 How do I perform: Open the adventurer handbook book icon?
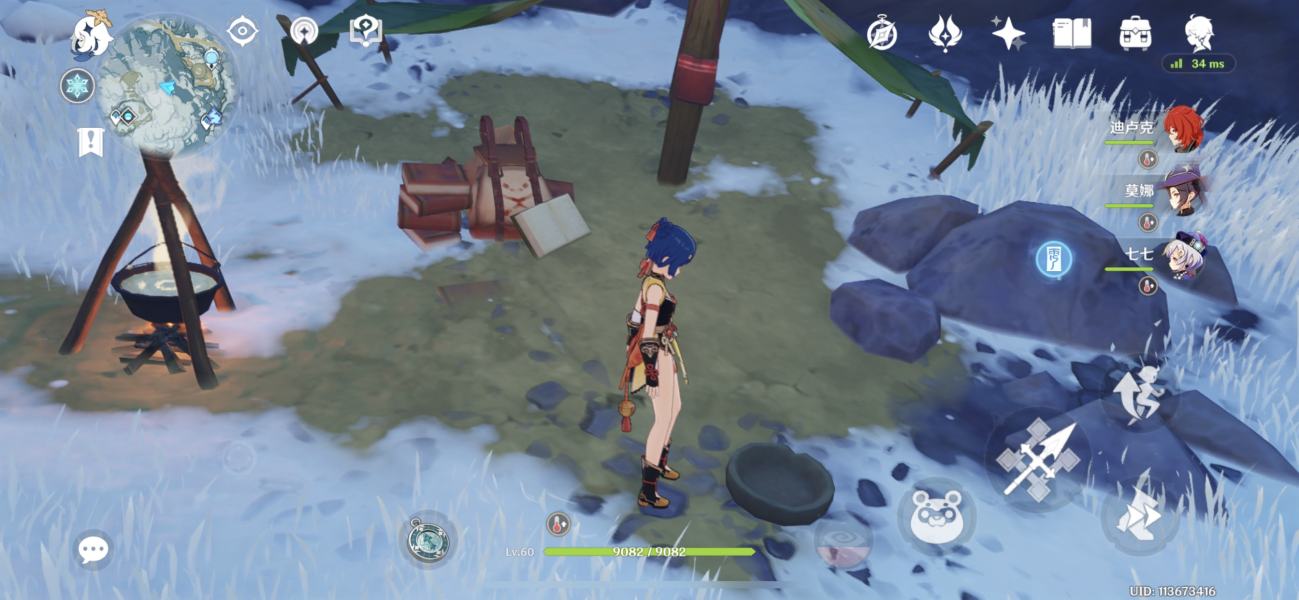[x=1071, y=34]
